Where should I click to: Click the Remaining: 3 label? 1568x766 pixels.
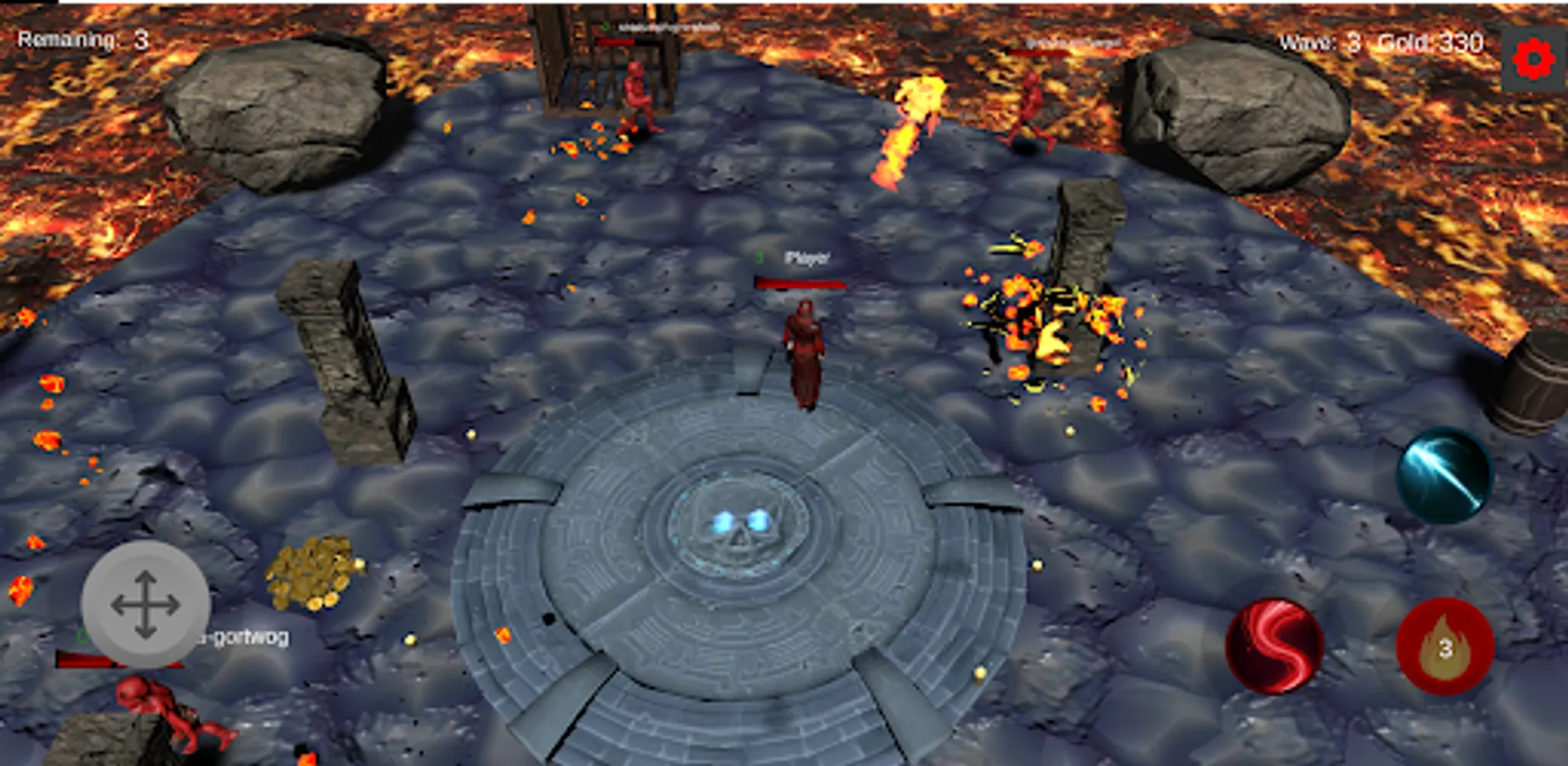[83, 37]
